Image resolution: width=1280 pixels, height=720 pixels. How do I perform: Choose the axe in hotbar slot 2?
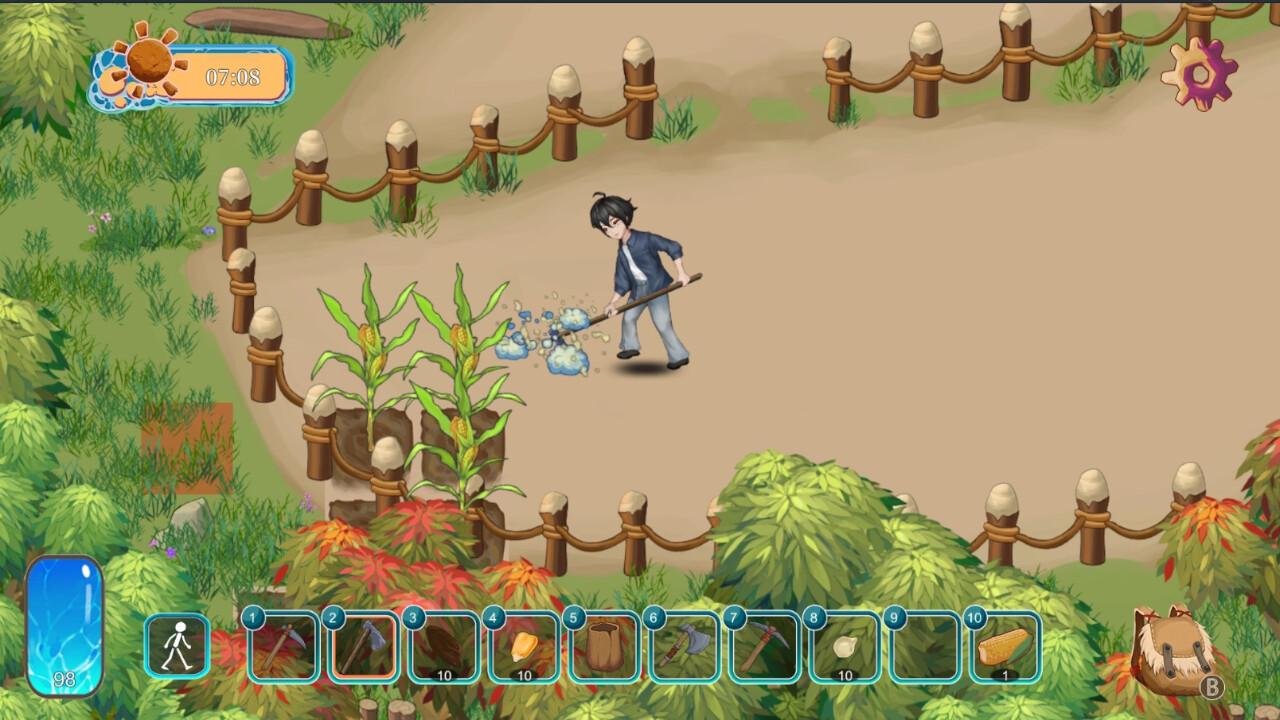point(364,647)
